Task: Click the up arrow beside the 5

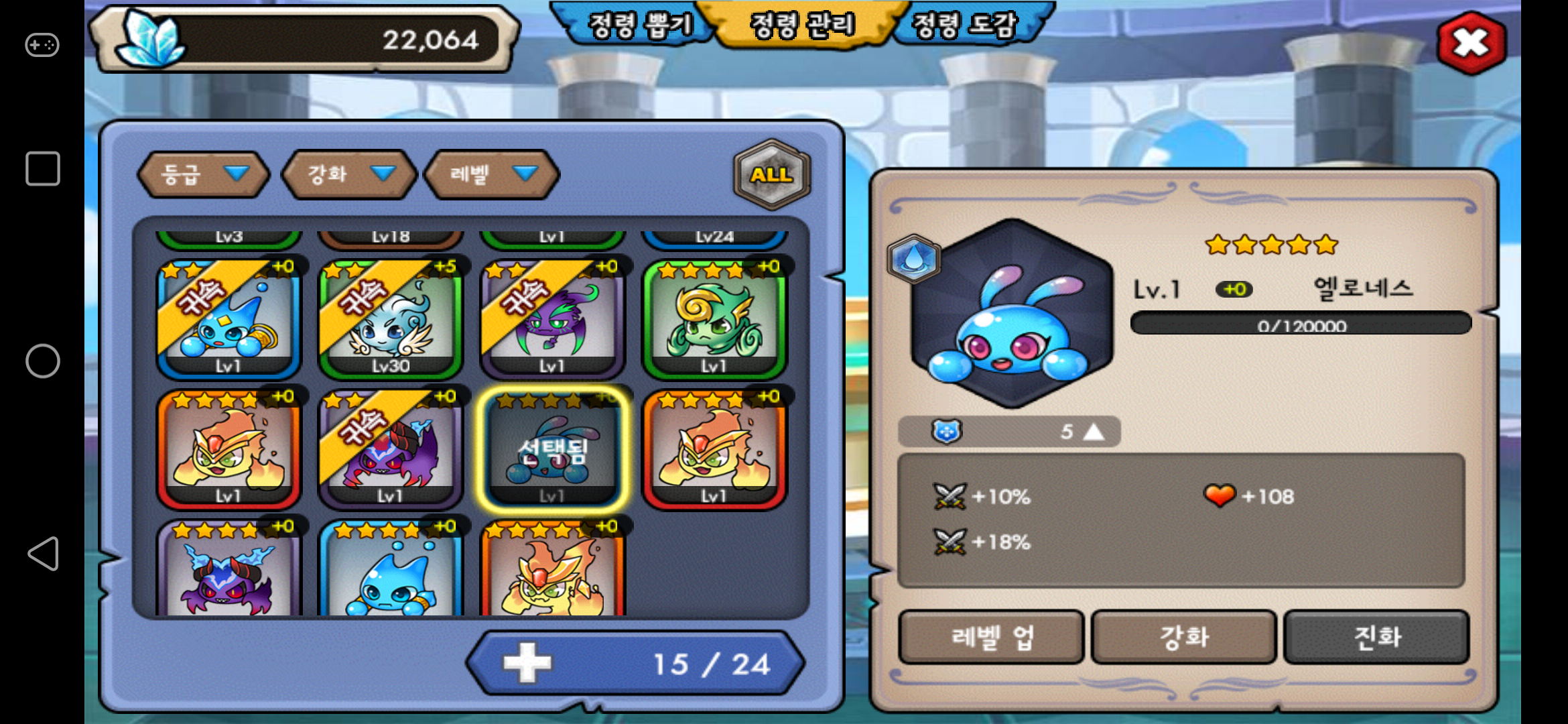Action: tap(1094, 432)
